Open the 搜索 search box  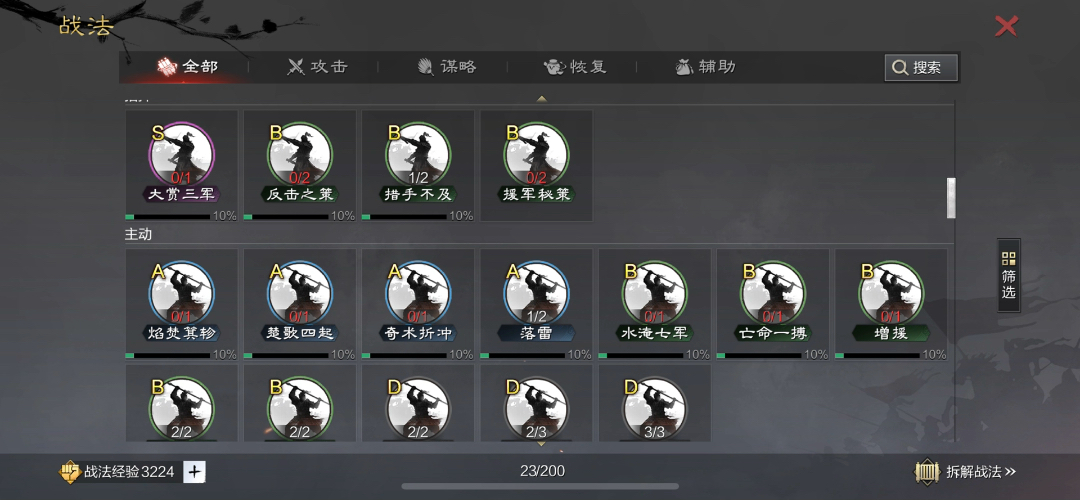(x=921, y=67)
